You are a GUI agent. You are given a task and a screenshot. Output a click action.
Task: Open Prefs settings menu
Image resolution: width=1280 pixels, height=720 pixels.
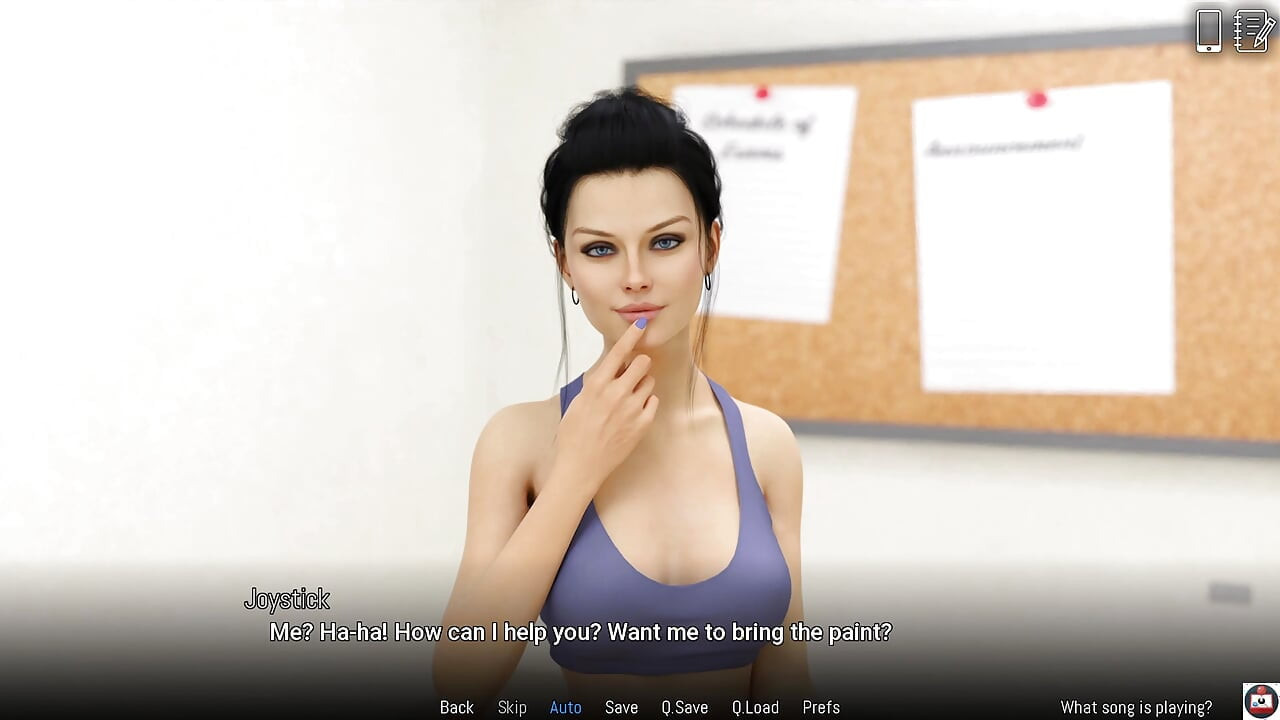[x=821, y=707]
